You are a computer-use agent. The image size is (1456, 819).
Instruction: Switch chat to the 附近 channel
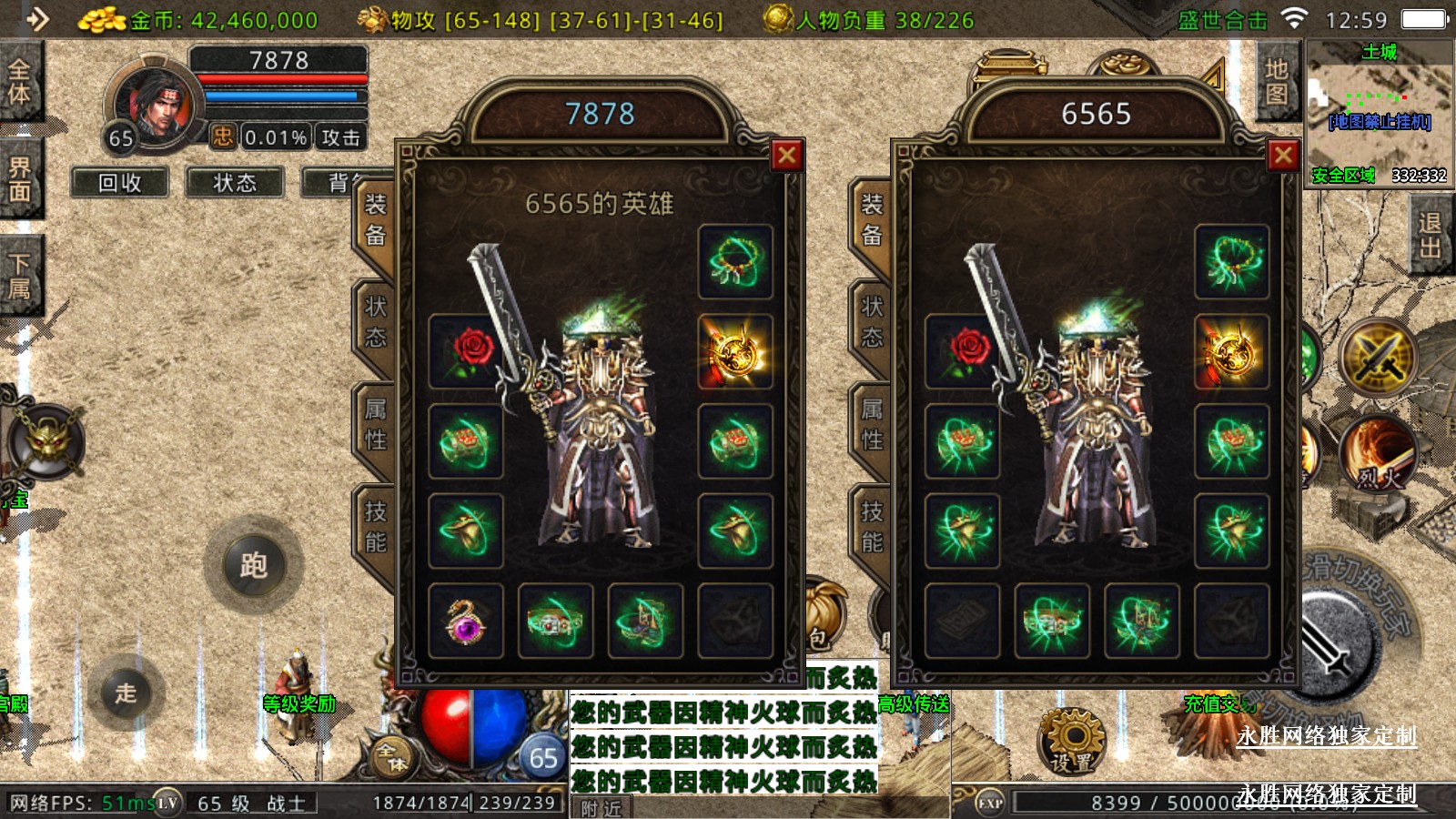click(602, 808)
